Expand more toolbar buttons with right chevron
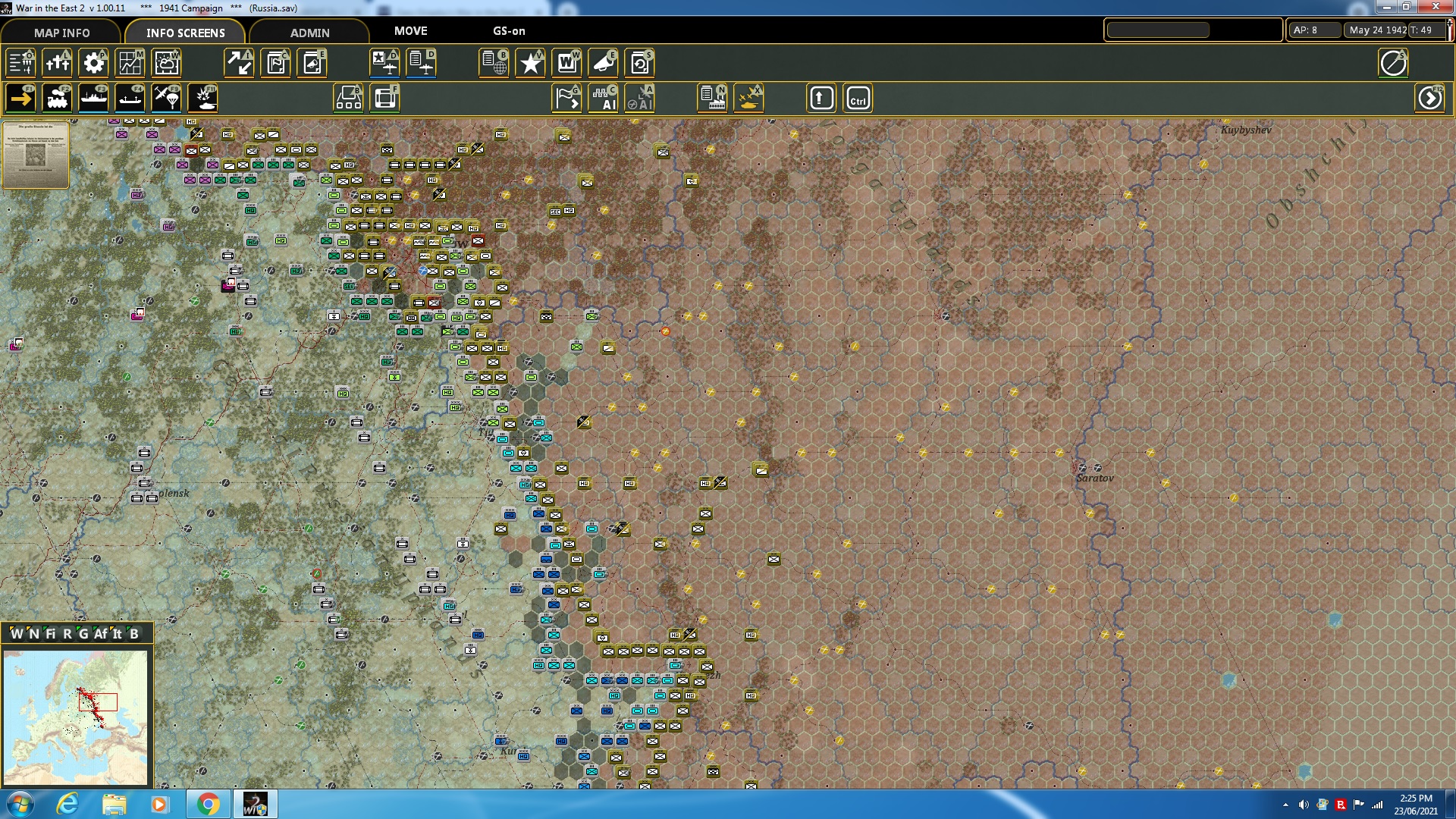1456x819 pixels. (x=1430, y=98)
